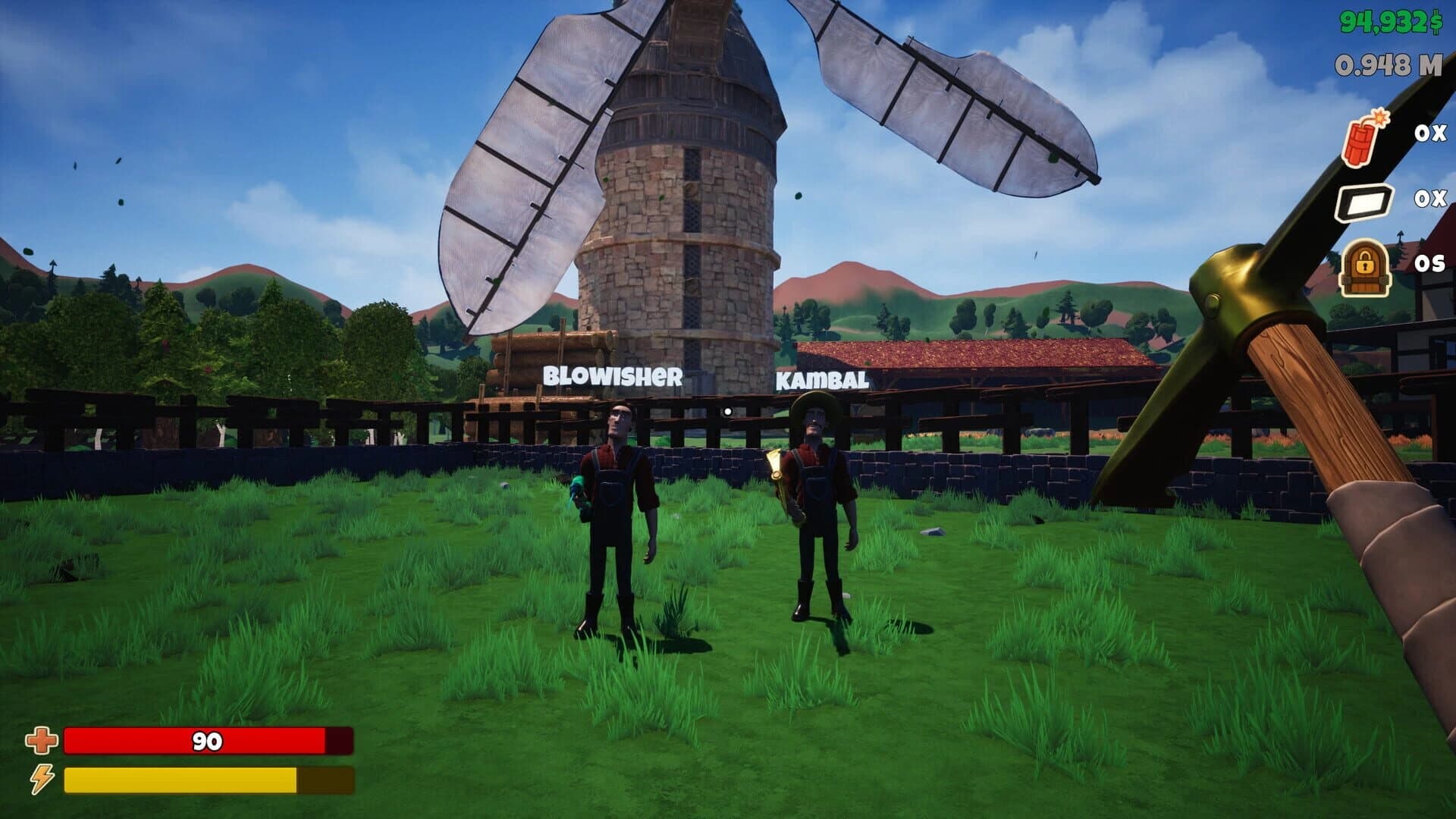Image resolution: width=1456 pixels, height=819 pixels.
Task: Click the center crosshair dot
Action: 728,409
